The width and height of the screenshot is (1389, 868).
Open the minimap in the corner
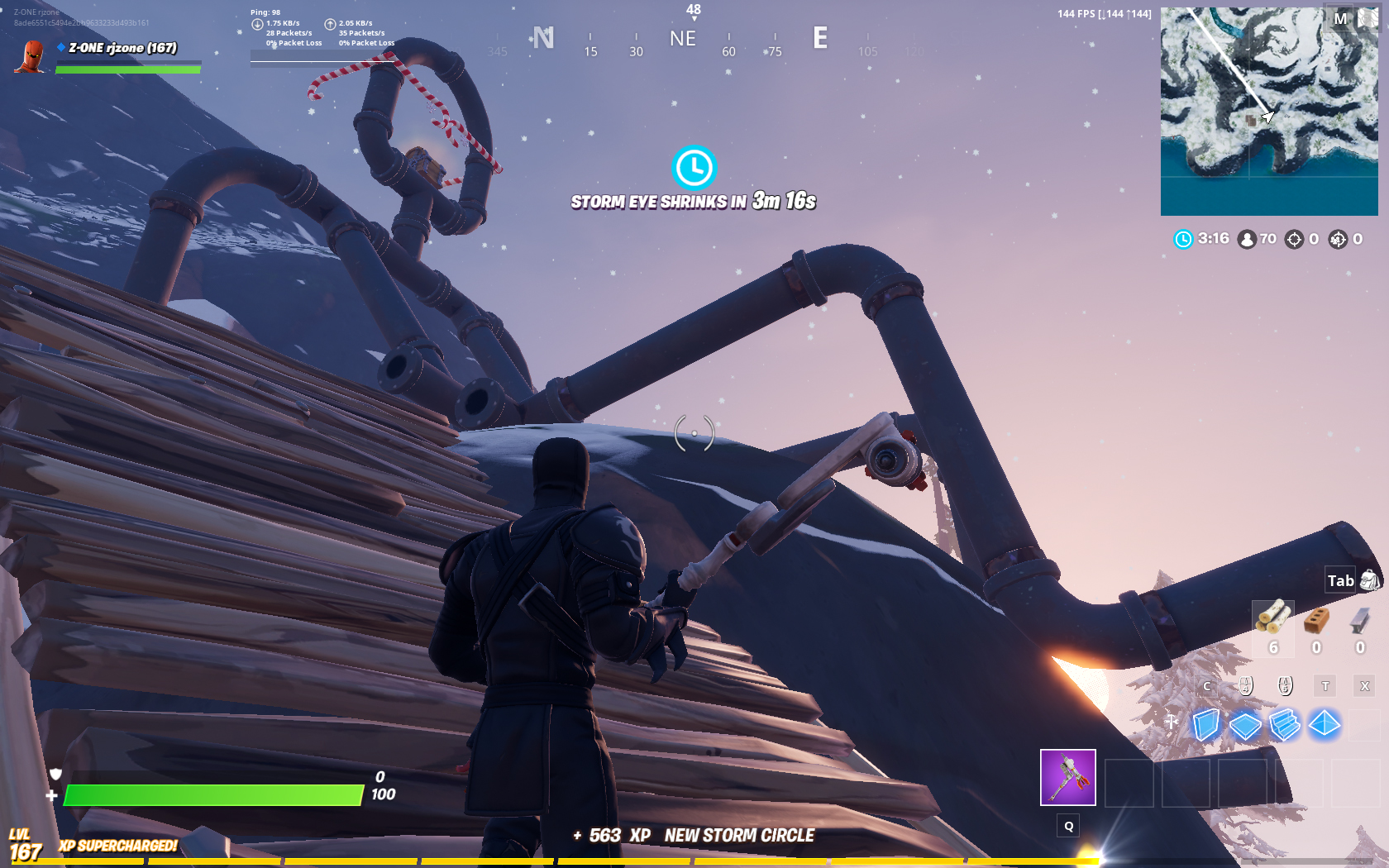(x=1268, y=111)
